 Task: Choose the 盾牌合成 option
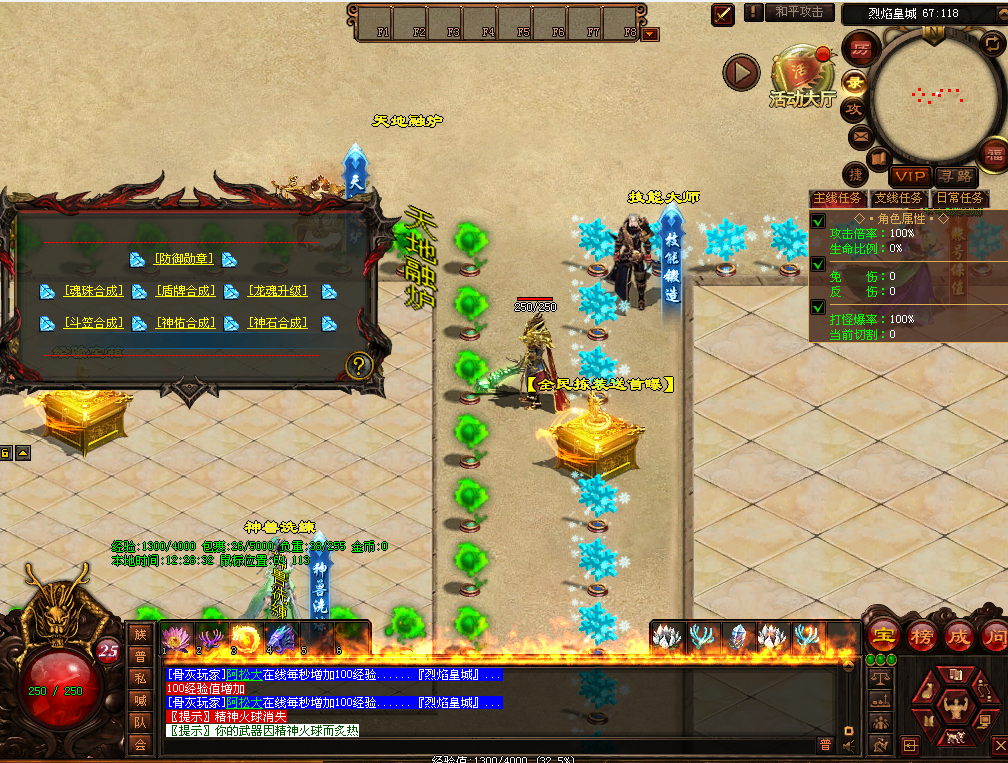186,291
